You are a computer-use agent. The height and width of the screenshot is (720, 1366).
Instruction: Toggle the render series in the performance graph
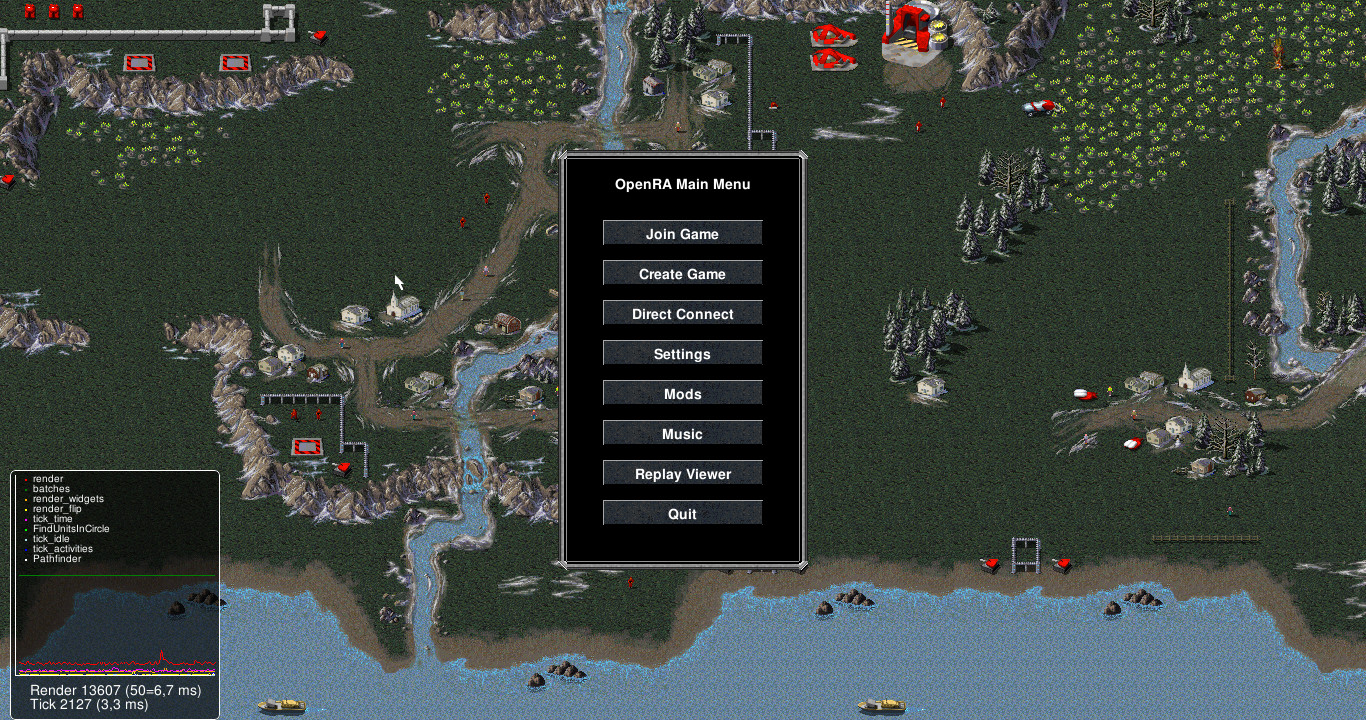tap(47, 479)
